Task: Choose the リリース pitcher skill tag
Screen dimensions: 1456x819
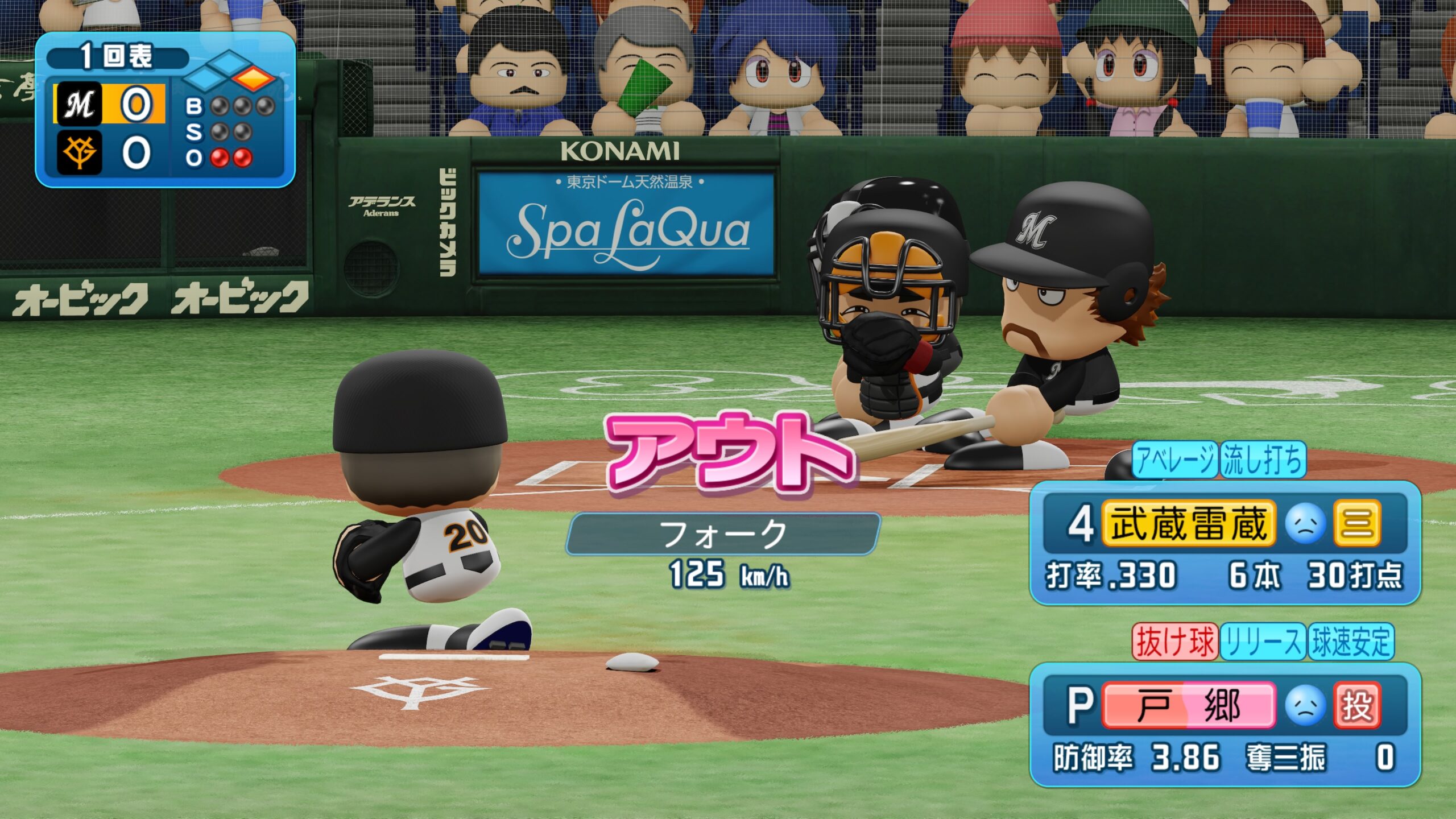Action: pyautogui.click(x=1263, y=642)
